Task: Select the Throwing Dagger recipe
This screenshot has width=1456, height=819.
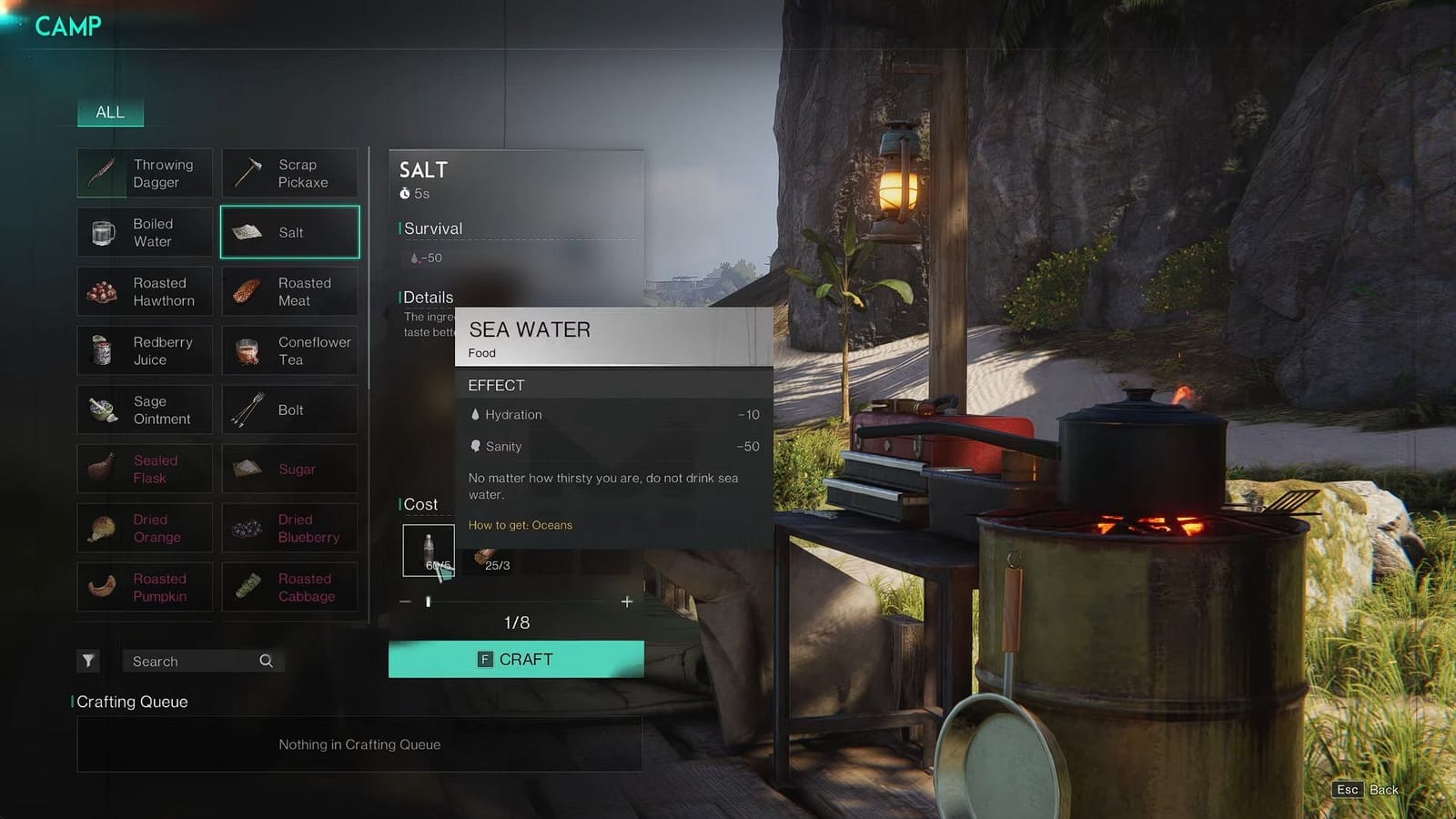Action: (x=145, y=173)
